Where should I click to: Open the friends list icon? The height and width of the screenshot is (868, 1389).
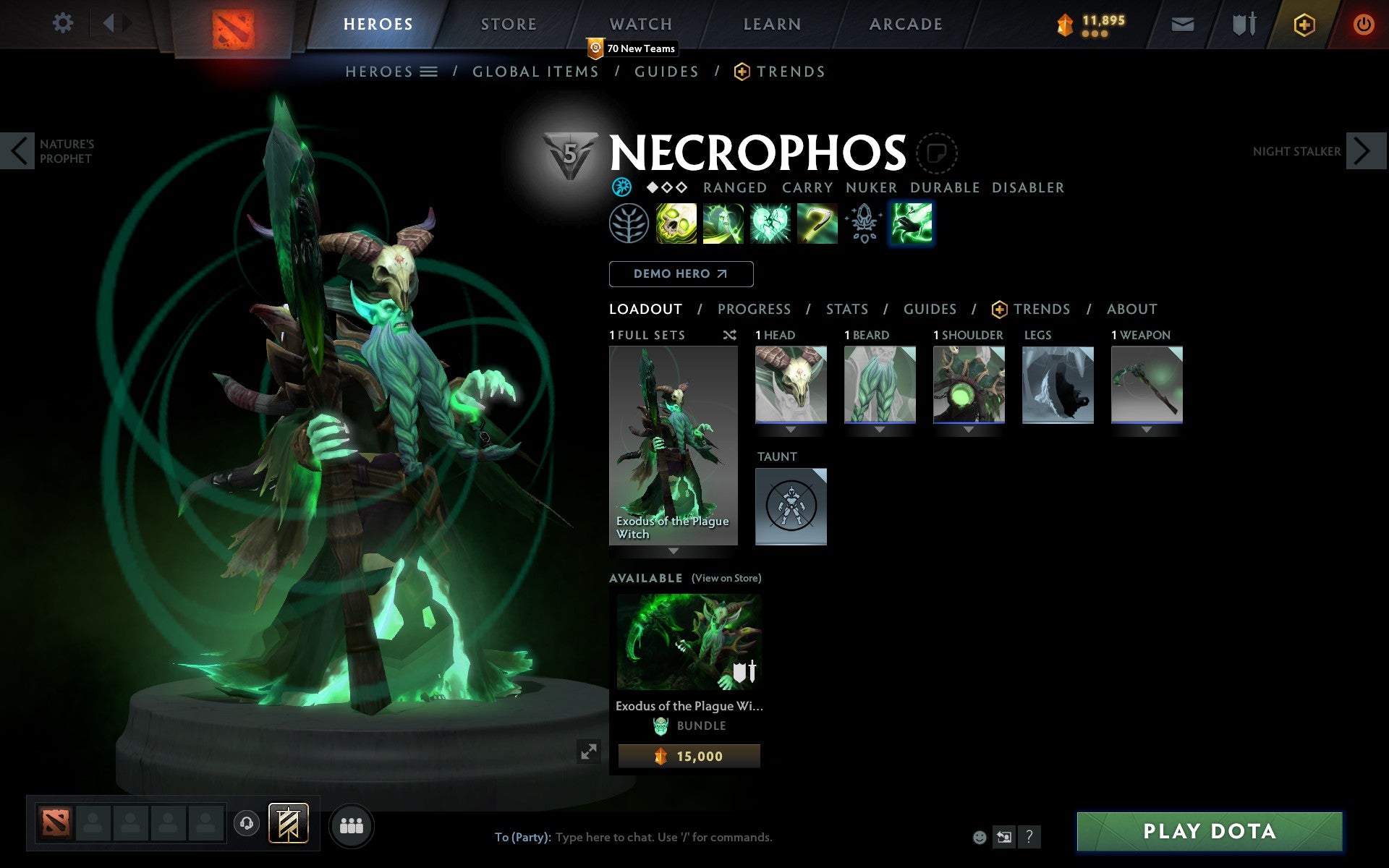(x=352, y=825)
